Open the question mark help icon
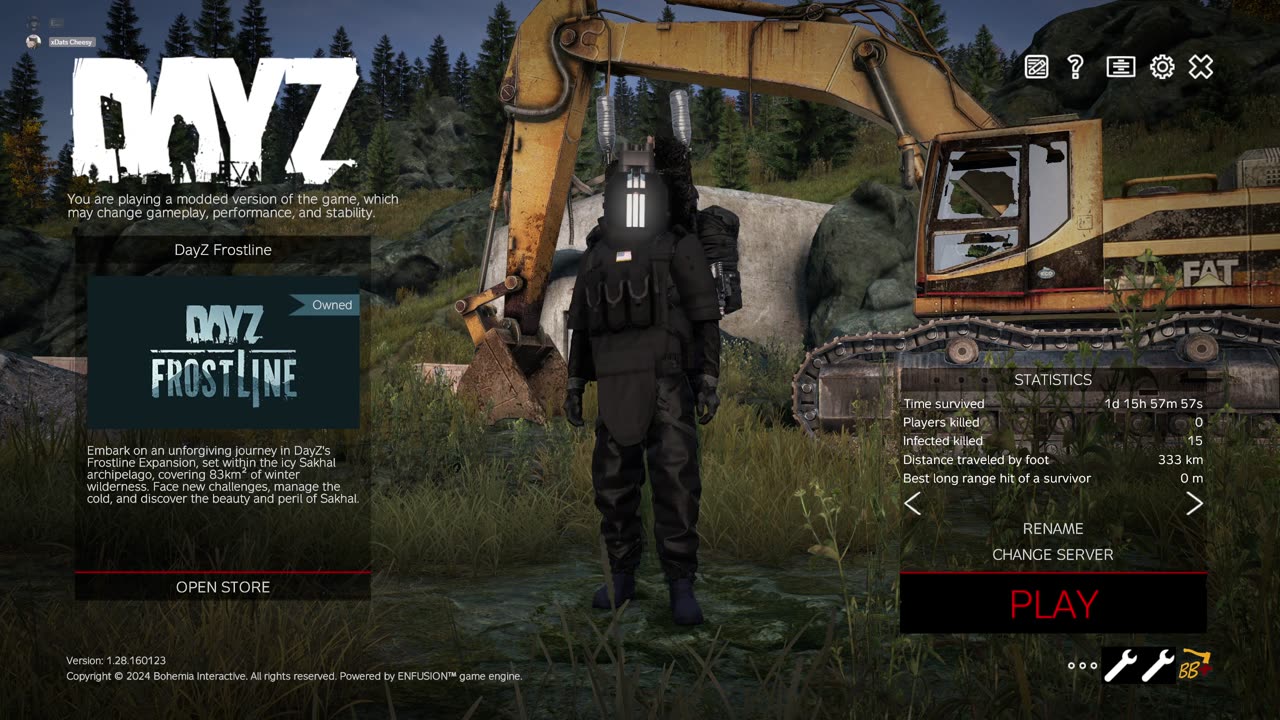The height and width of the screenshot is (720, 1280). tap(1076, 67)
